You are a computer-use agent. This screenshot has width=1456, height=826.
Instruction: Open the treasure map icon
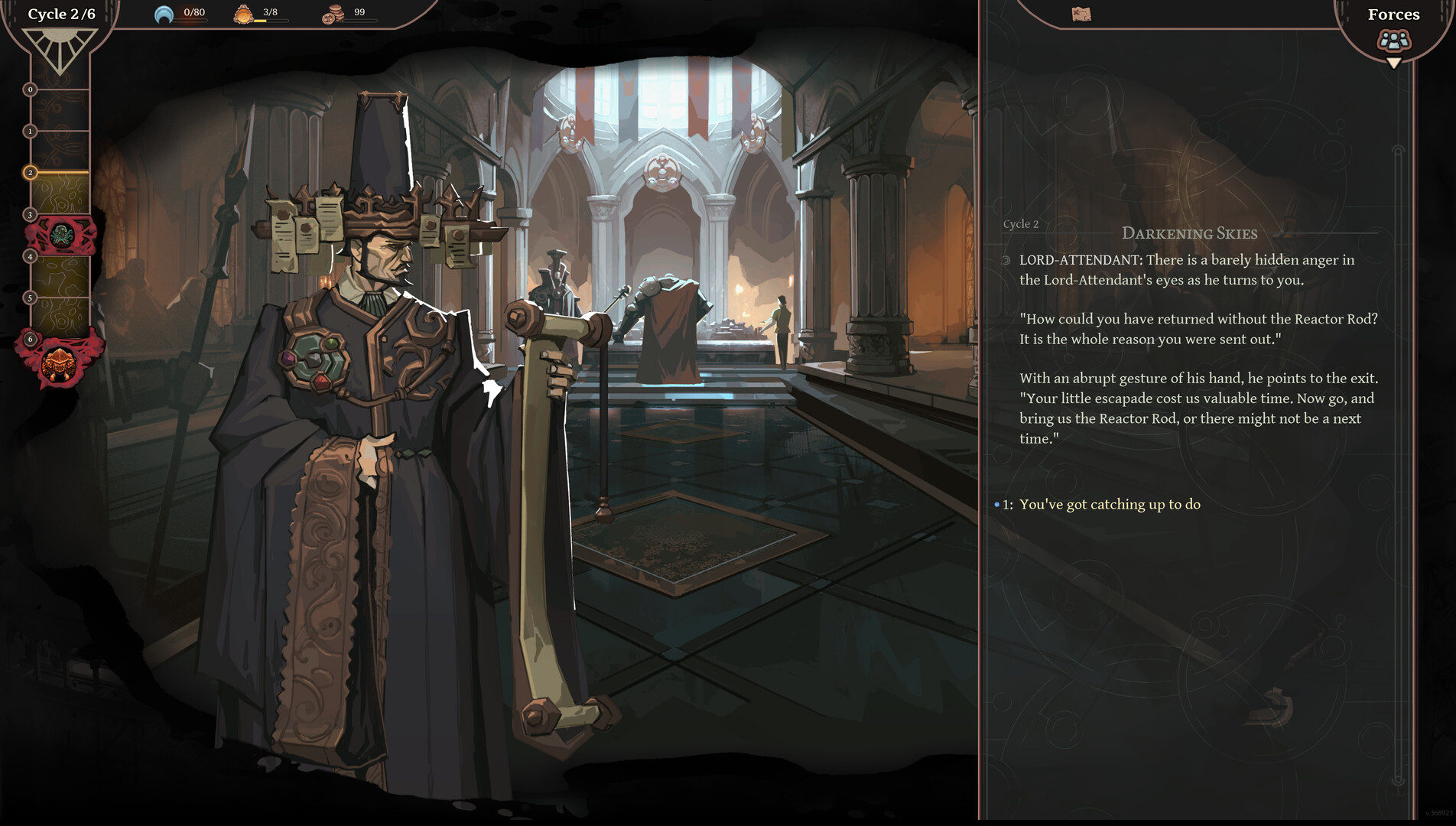pos(1081,14)
